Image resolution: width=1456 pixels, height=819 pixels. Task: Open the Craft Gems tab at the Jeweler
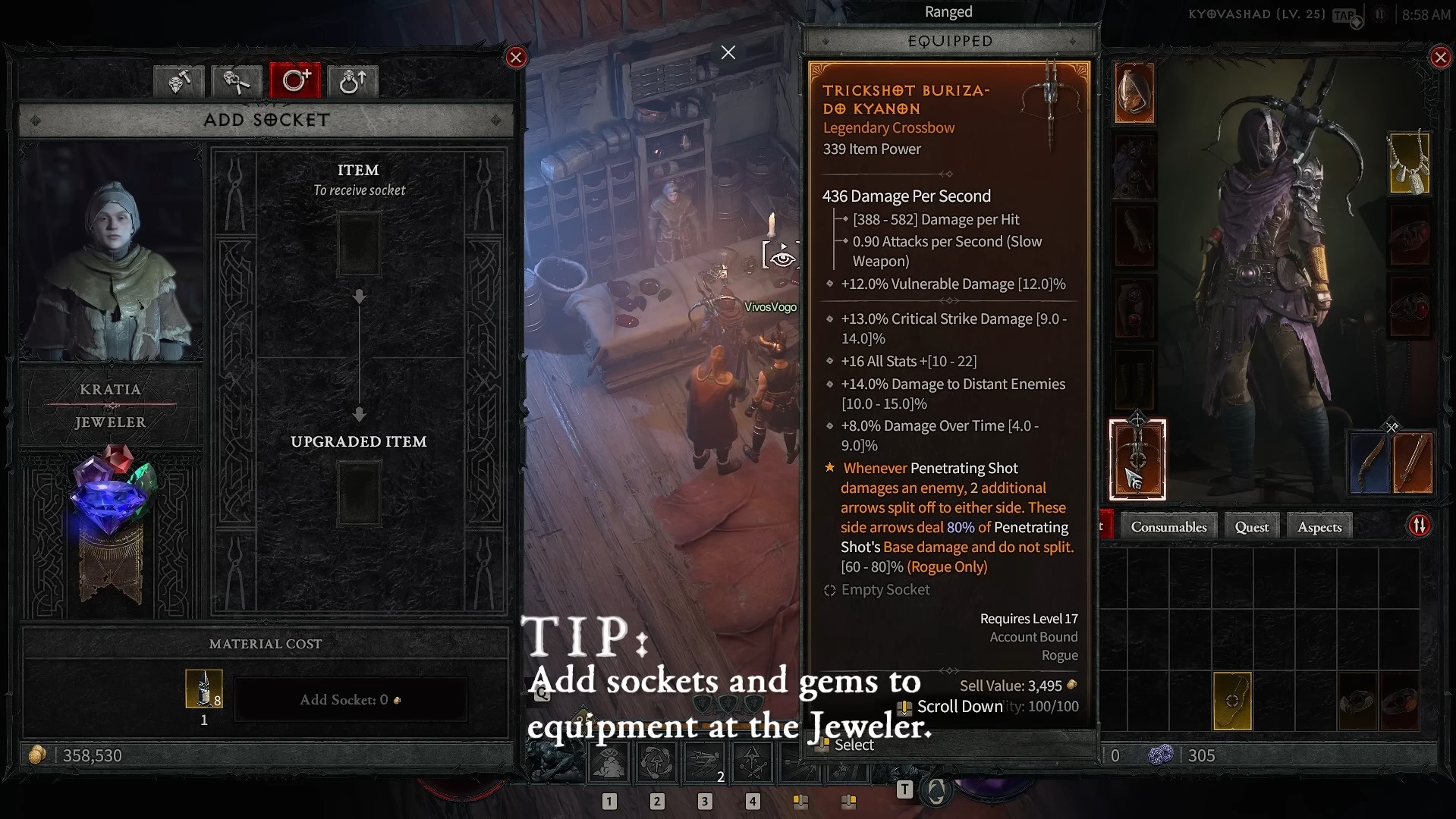point(178,81)
